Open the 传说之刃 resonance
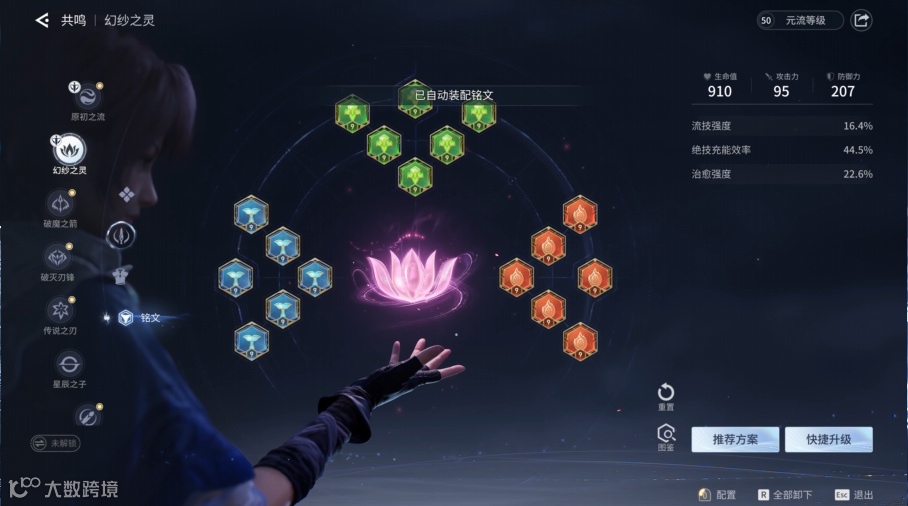 tap(58, 311)
